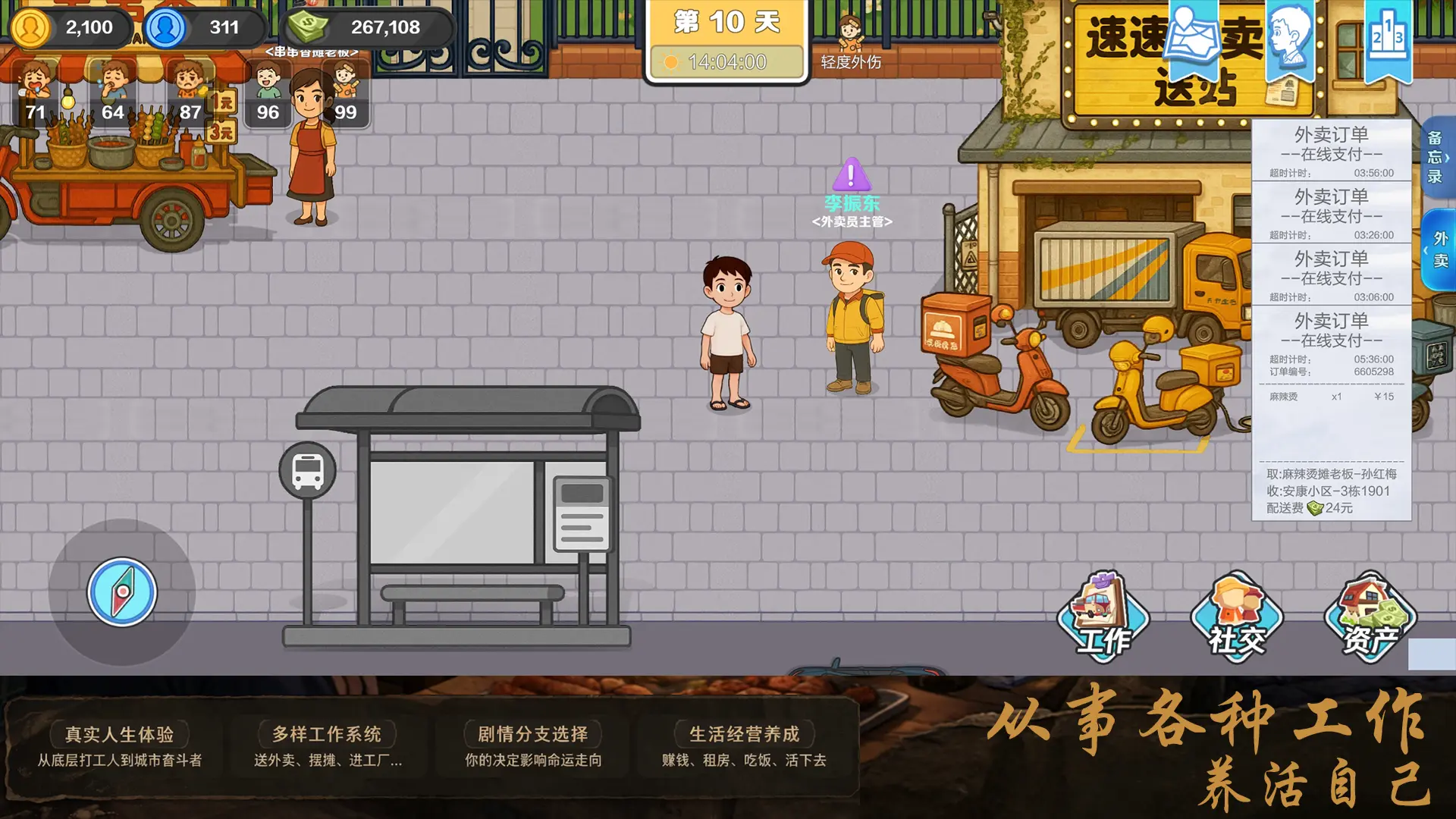Click the day time progress bar under 第10天
The image size is (1456, 819).
[726, 62]
